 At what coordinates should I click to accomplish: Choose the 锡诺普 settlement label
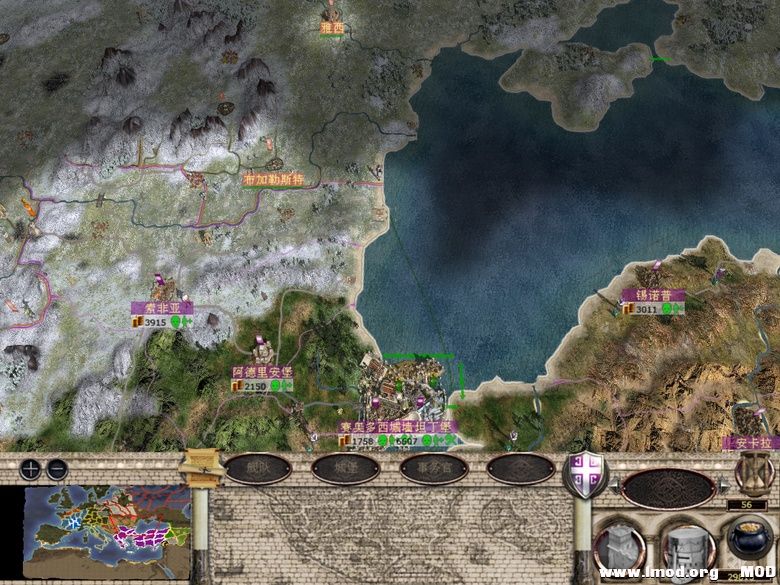pos(653,296)
